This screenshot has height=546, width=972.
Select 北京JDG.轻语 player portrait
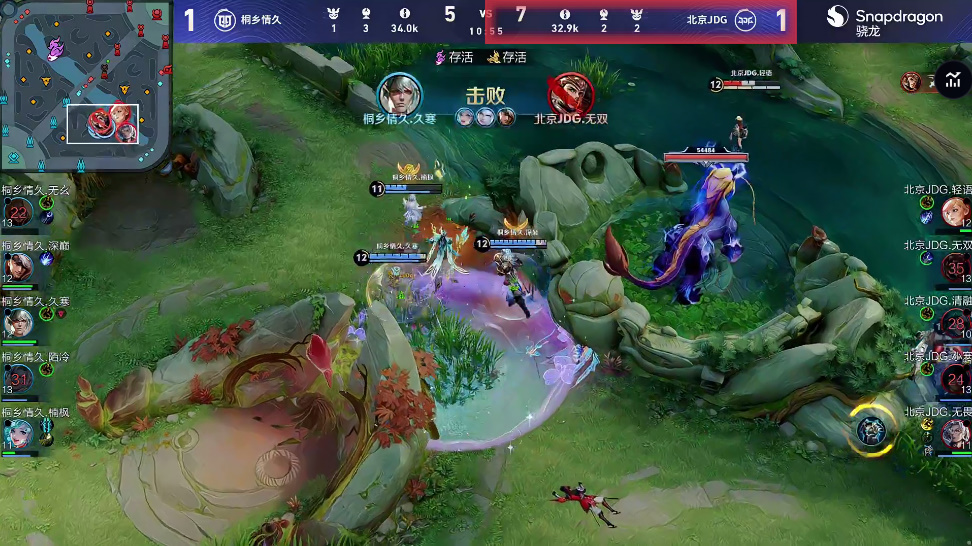click(x=954, y=211)
